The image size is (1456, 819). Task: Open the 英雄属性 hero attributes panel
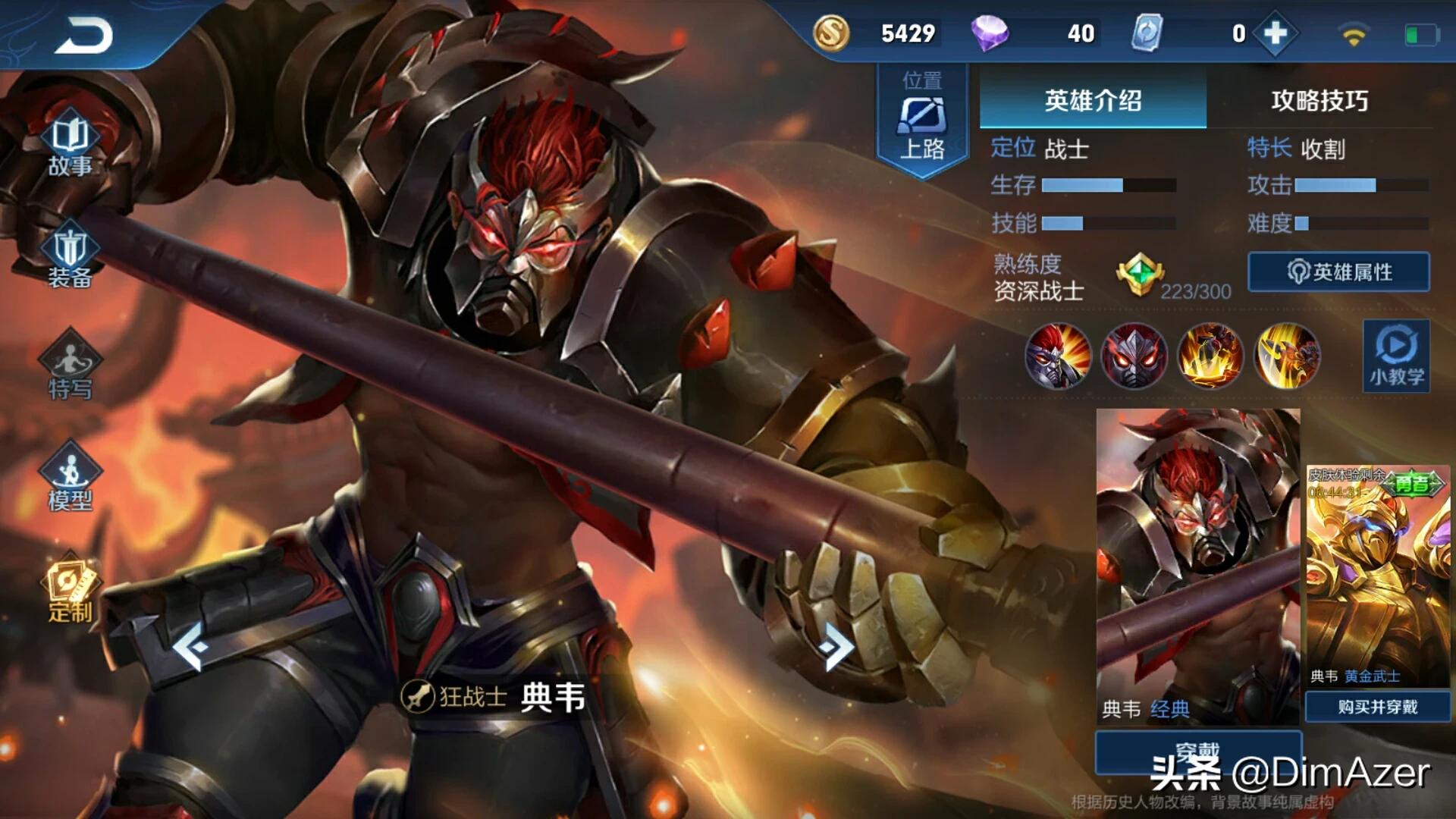click(x=1338, y=271)
